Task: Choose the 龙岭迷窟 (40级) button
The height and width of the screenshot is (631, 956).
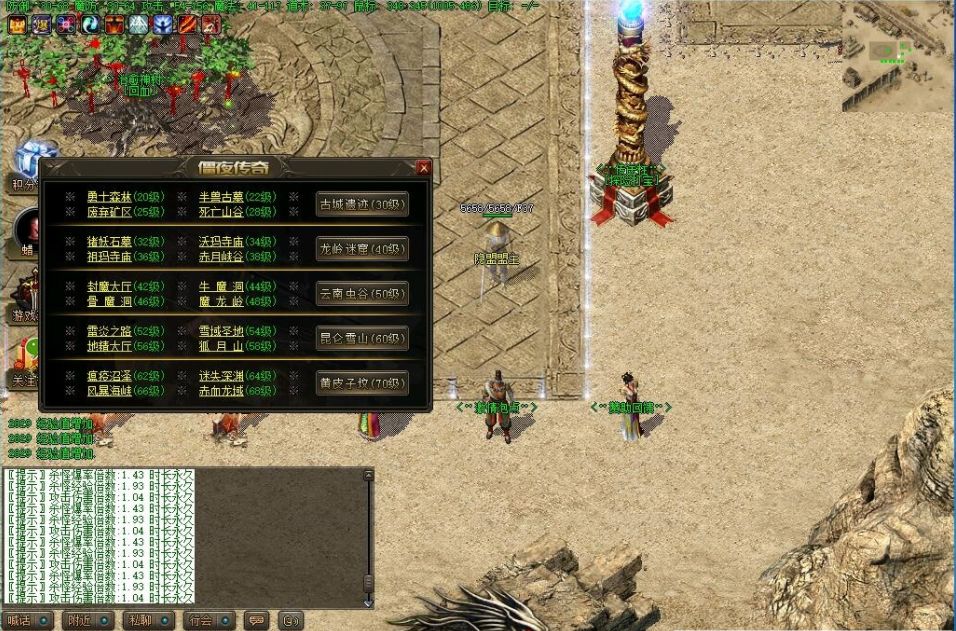Action: click(362, 248)
